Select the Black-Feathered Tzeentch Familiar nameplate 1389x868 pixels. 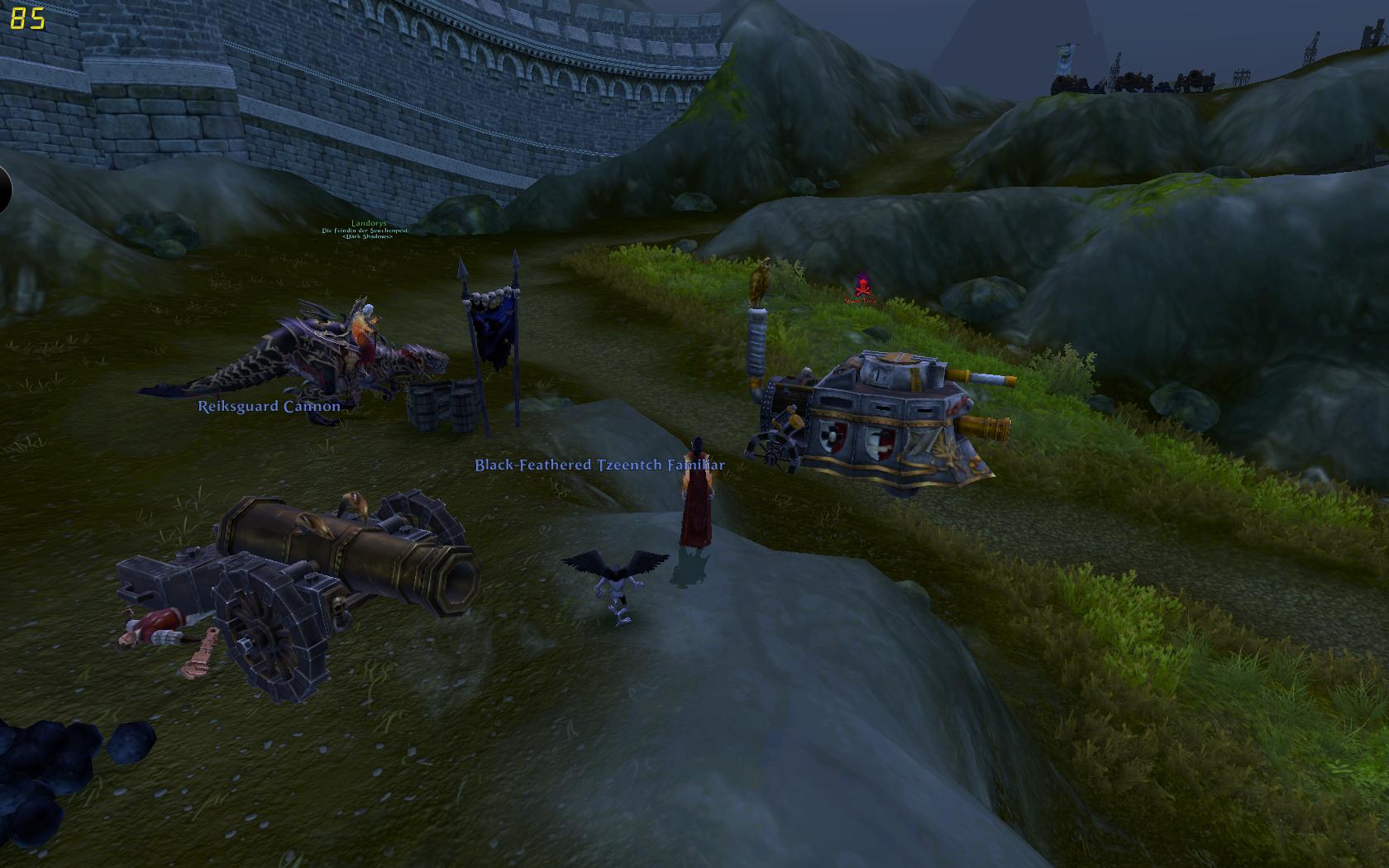pyautogui.click(x=599, y=465)
